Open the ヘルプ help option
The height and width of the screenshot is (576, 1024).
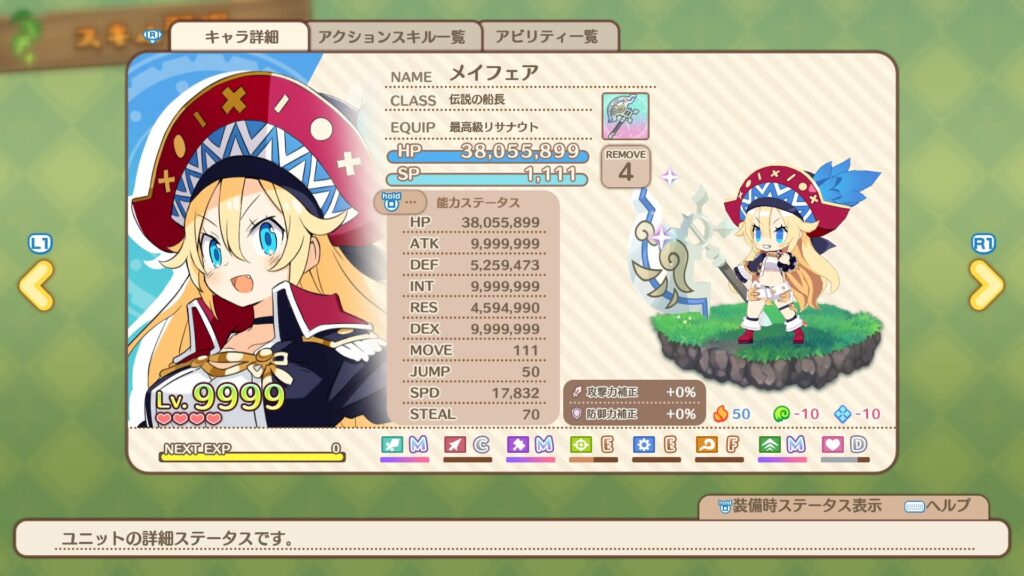point(936,506)
